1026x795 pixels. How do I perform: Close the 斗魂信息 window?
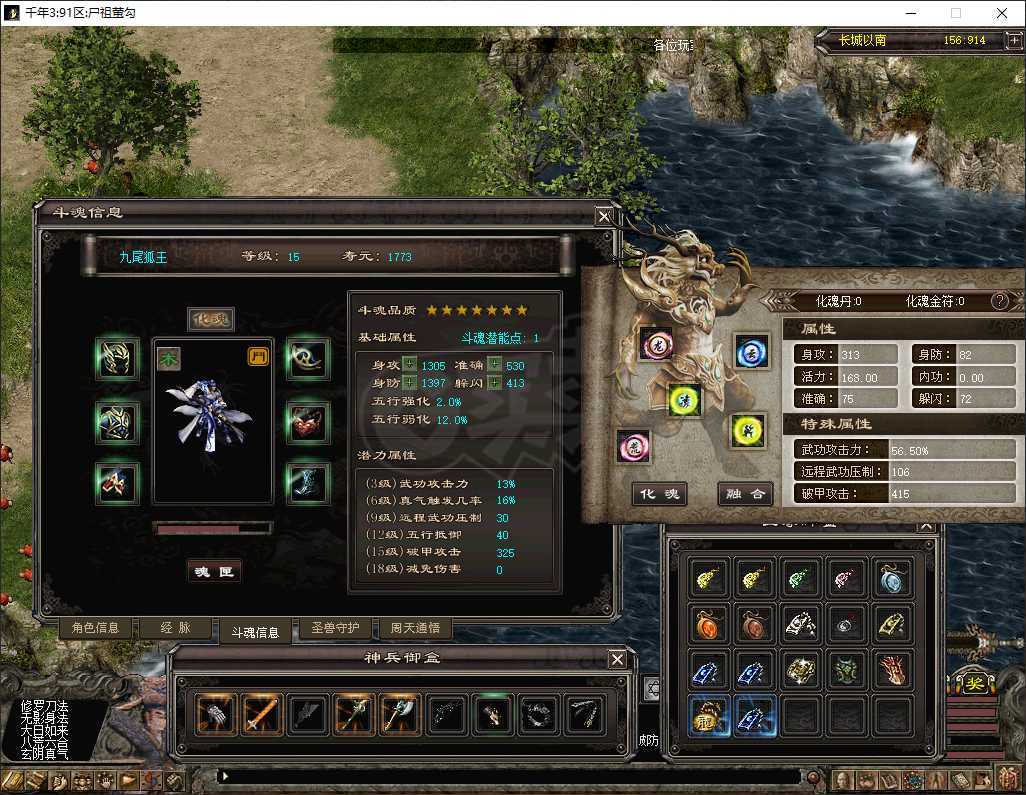click(x=604, y=216)
